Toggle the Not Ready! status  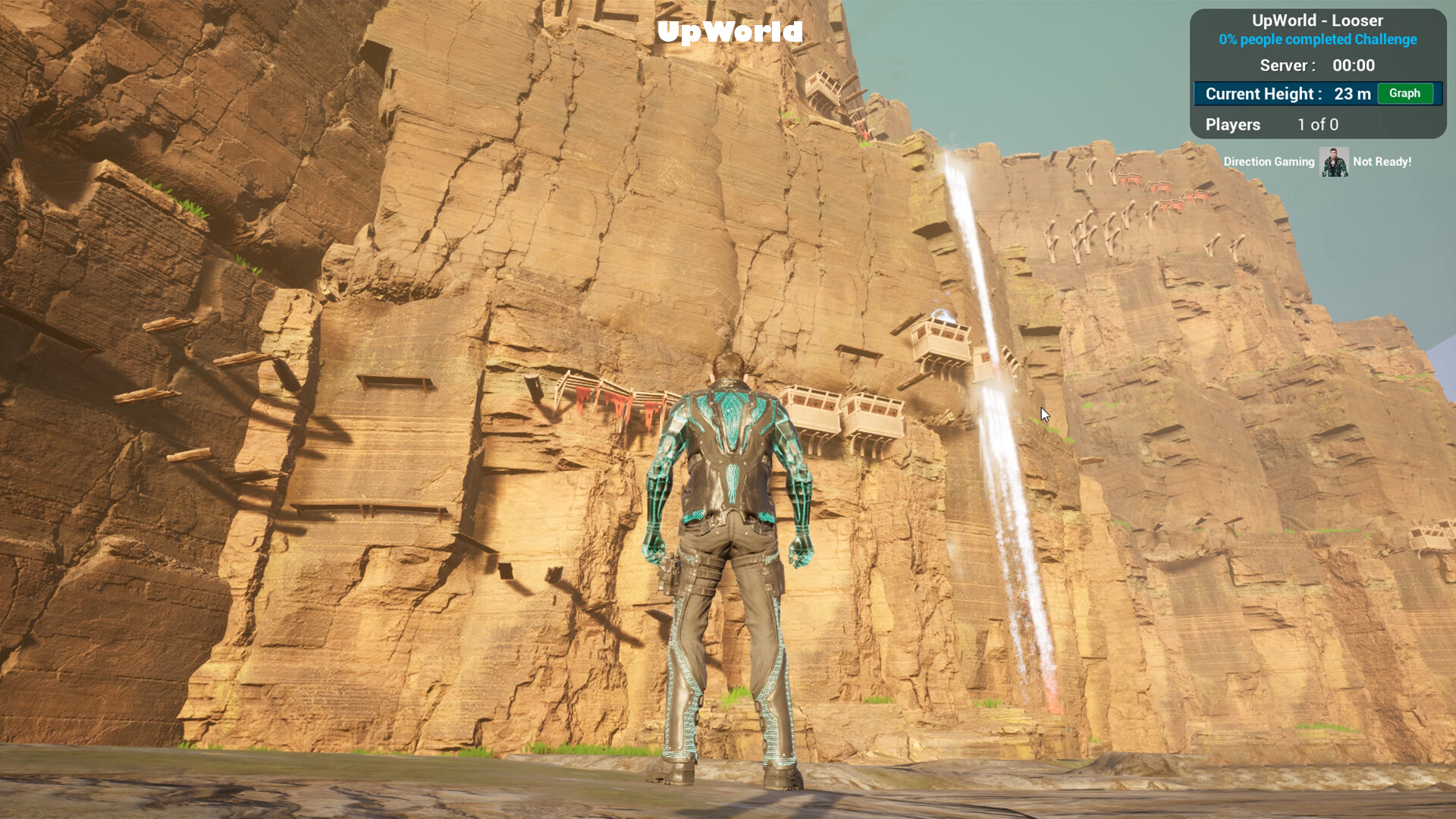1382,162
